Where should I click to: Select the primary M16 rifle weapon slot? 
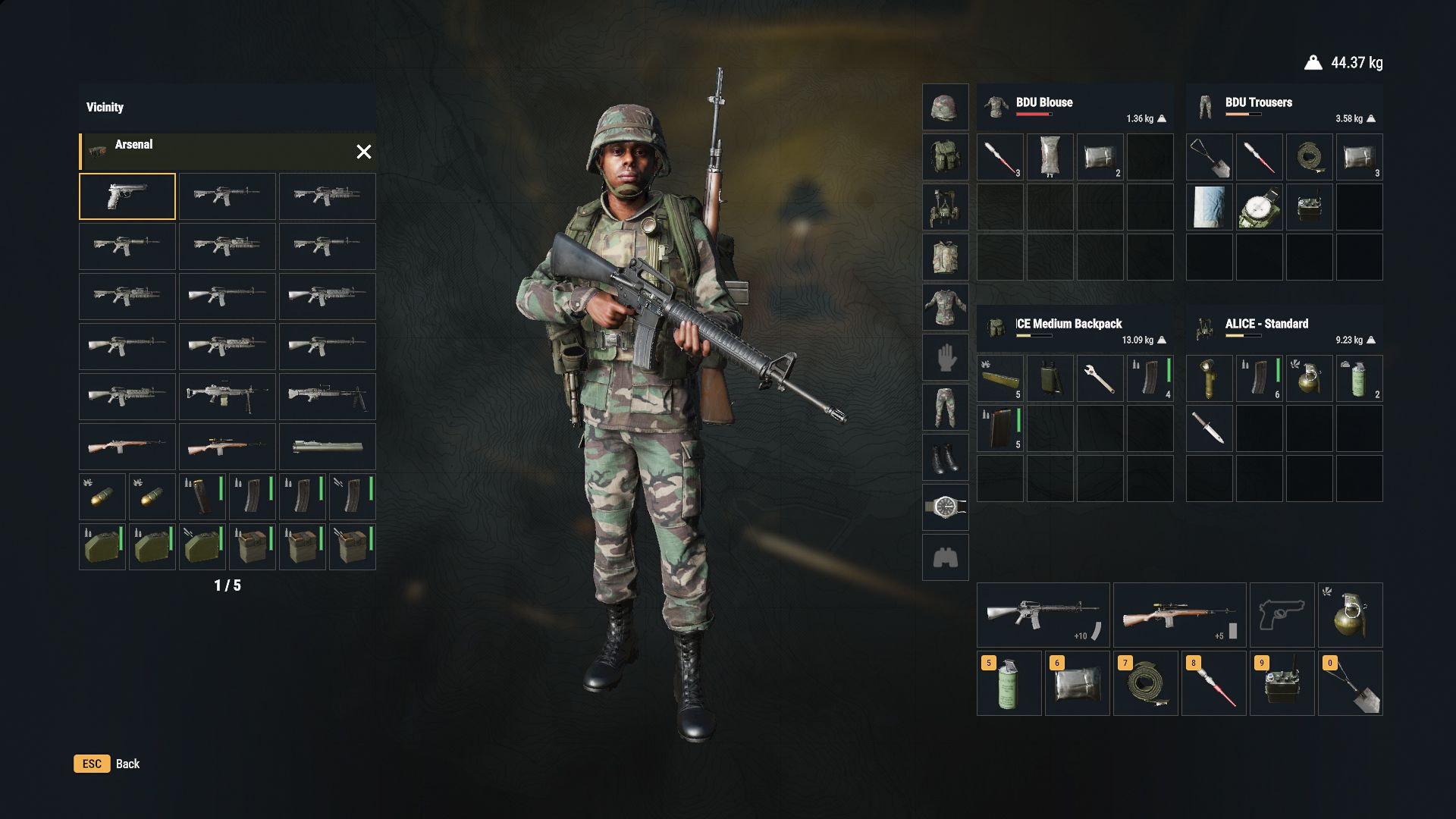pyautogui.click(x=1043, y=615)
